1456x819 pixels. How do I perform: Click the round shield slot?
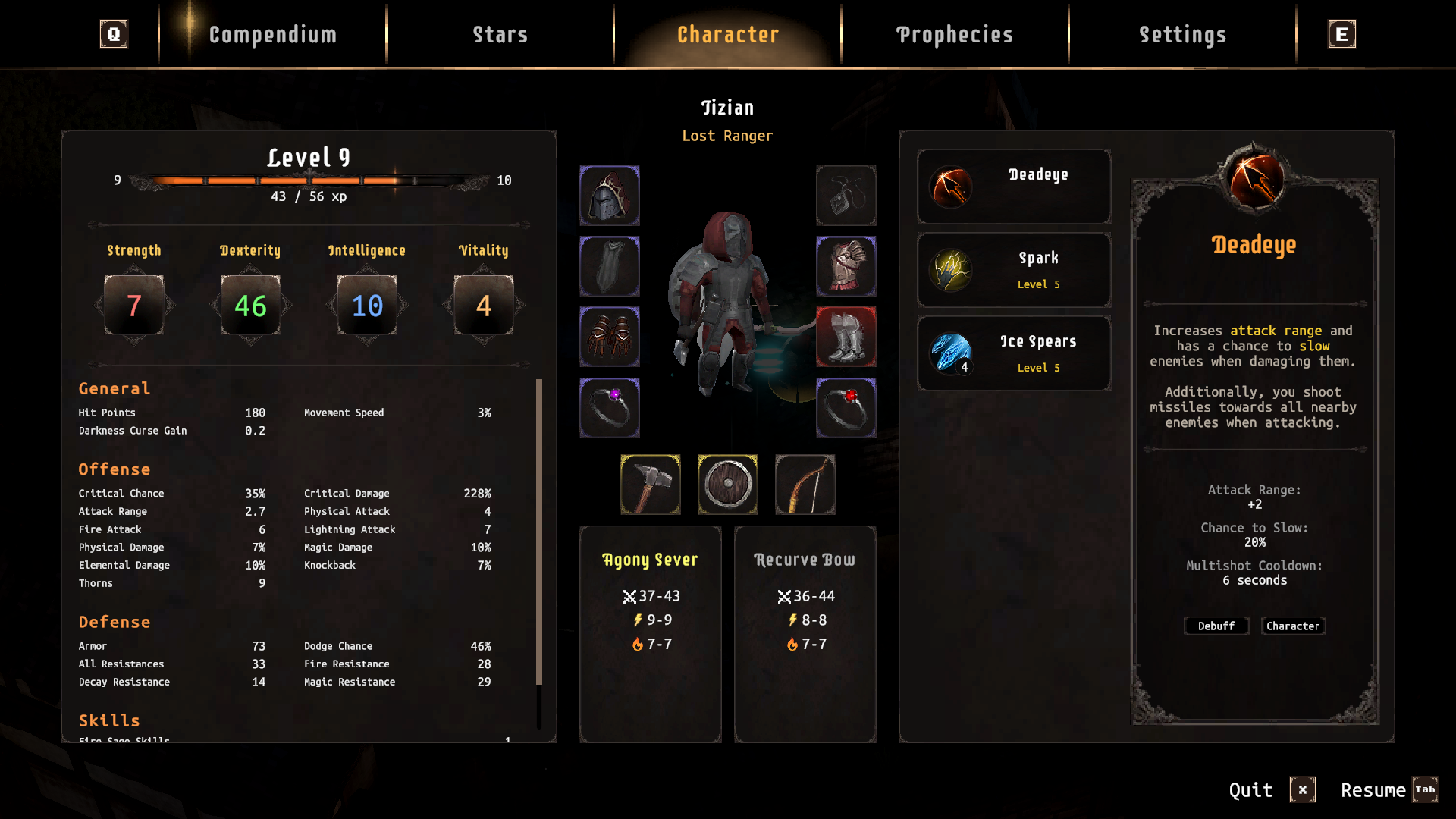click(728, 485)
